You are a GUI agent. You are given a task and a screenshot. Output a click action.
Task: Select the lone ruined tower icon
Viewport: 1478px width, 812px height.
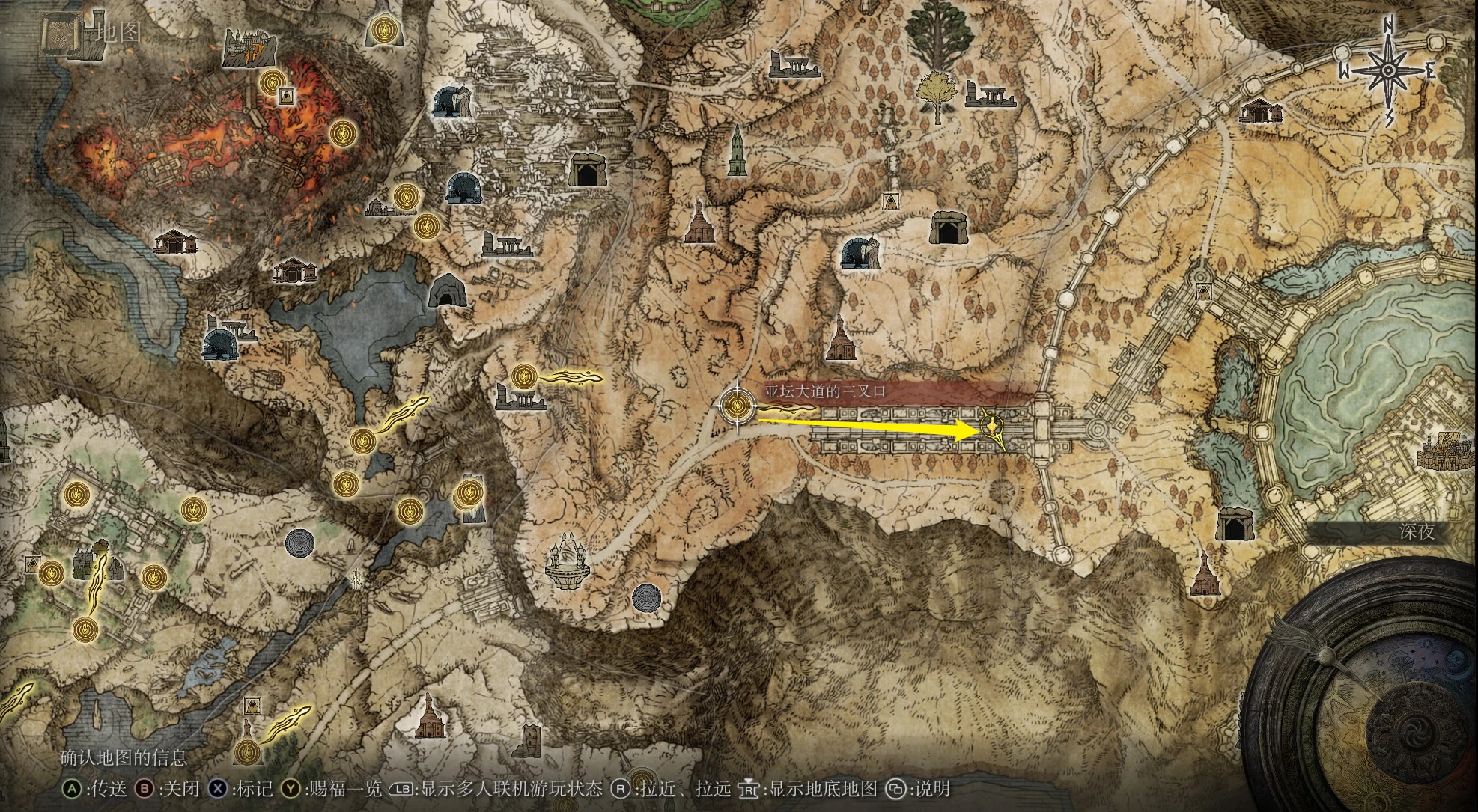(530, 740)
